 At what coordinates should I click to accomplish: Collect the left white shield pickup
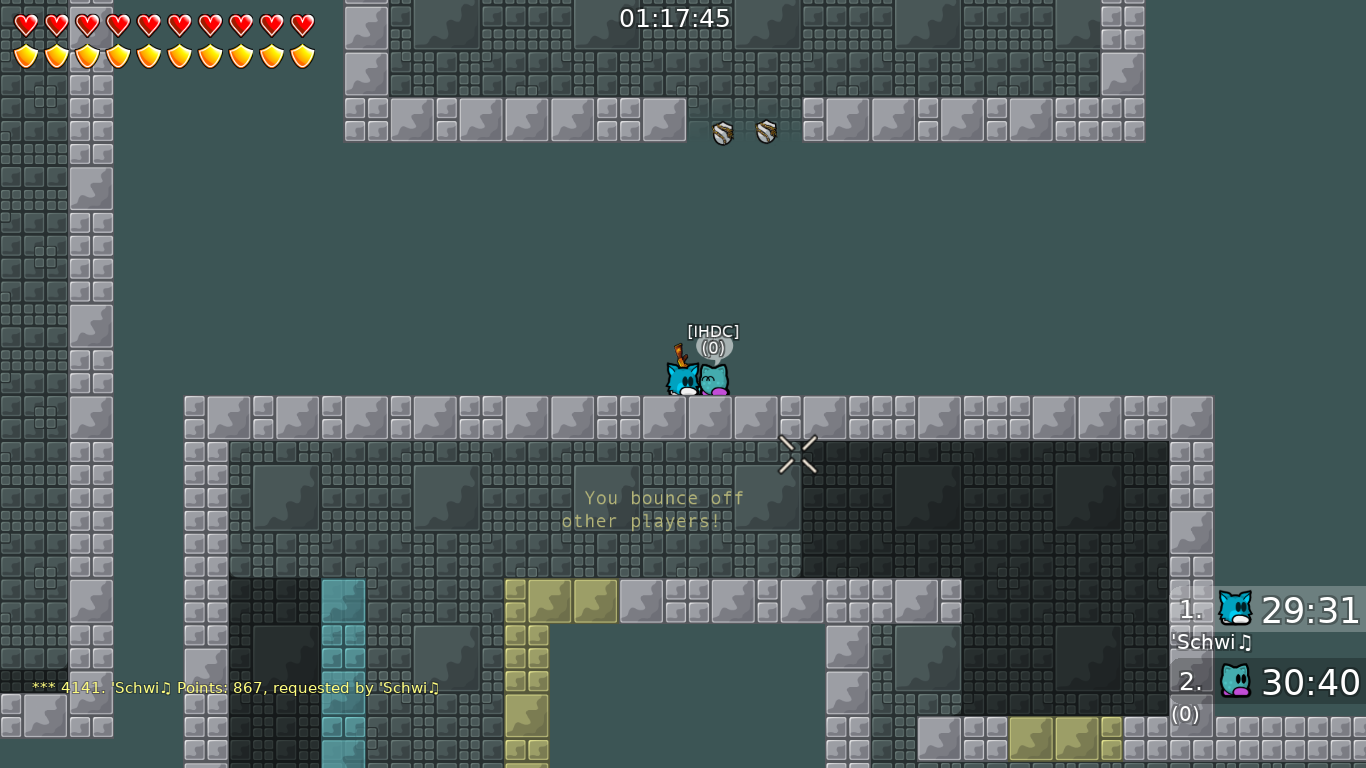(720, 131)
